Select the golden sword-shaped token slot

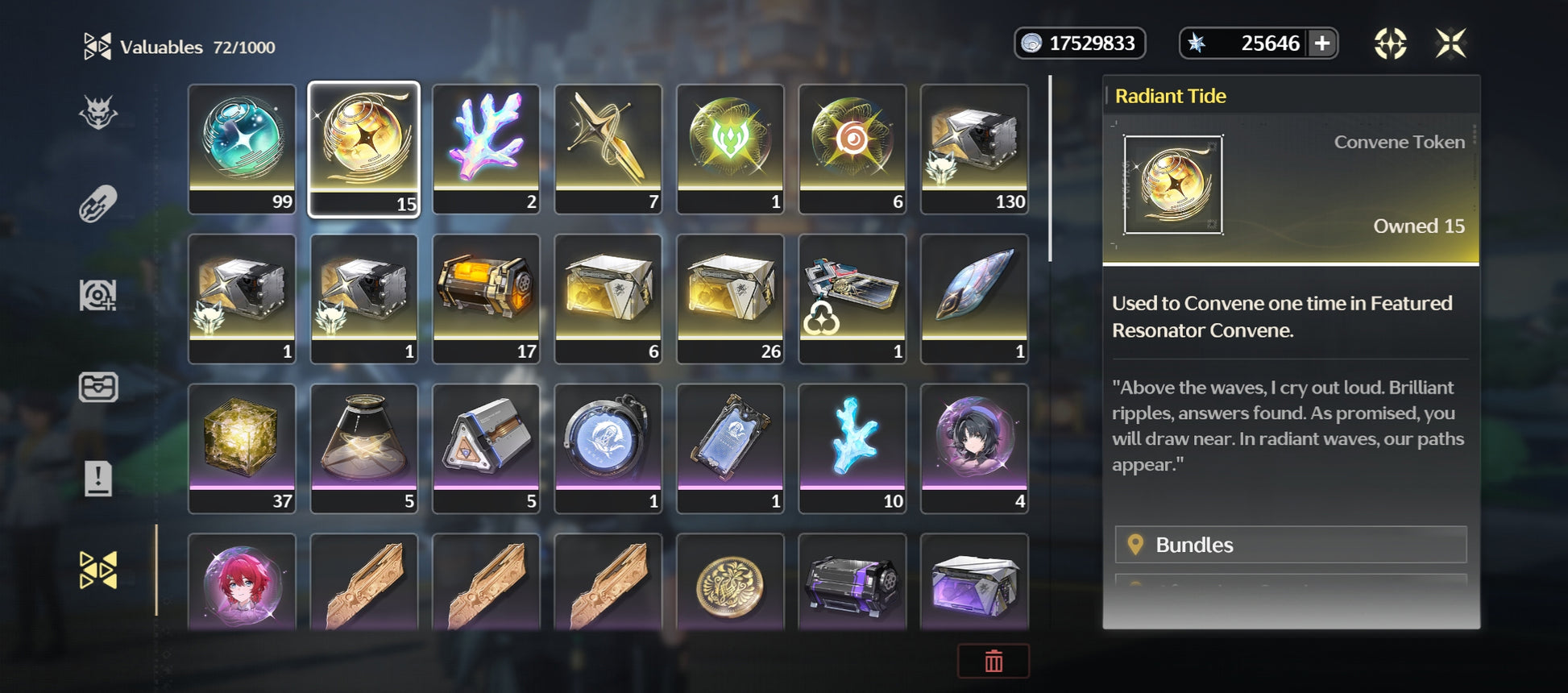(608, 148)
